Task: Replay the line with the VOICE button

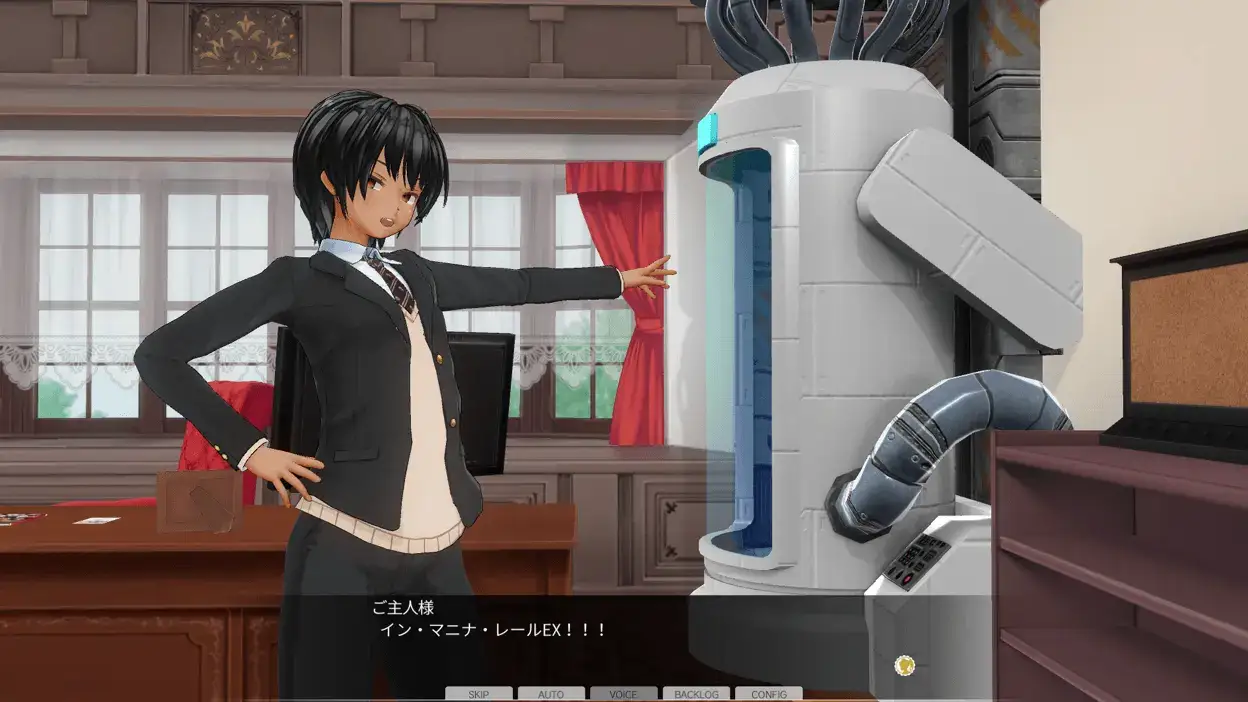Action: pyautogui.click(x=623, y=694)
